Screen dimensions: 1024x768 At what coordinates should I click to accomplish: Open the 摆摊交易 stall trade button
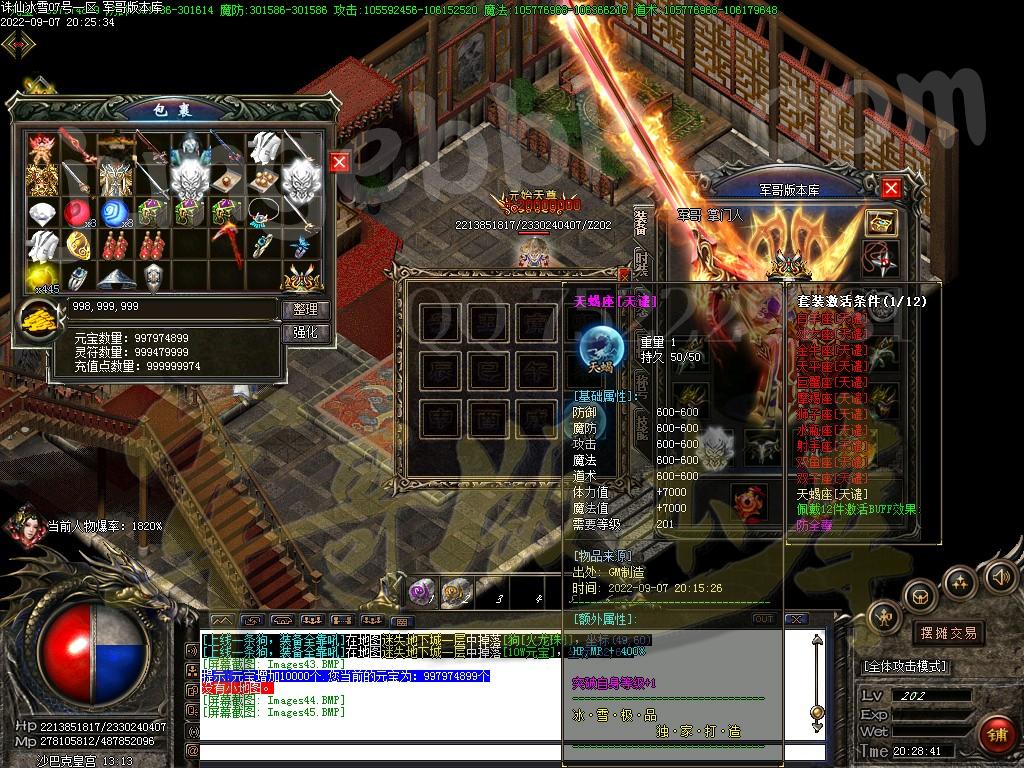(947, 633)
